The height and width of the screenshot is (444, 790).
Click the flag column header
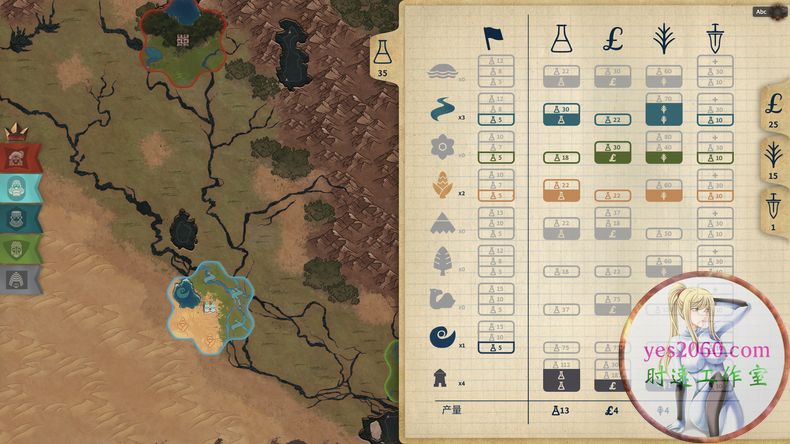(493, 38)
